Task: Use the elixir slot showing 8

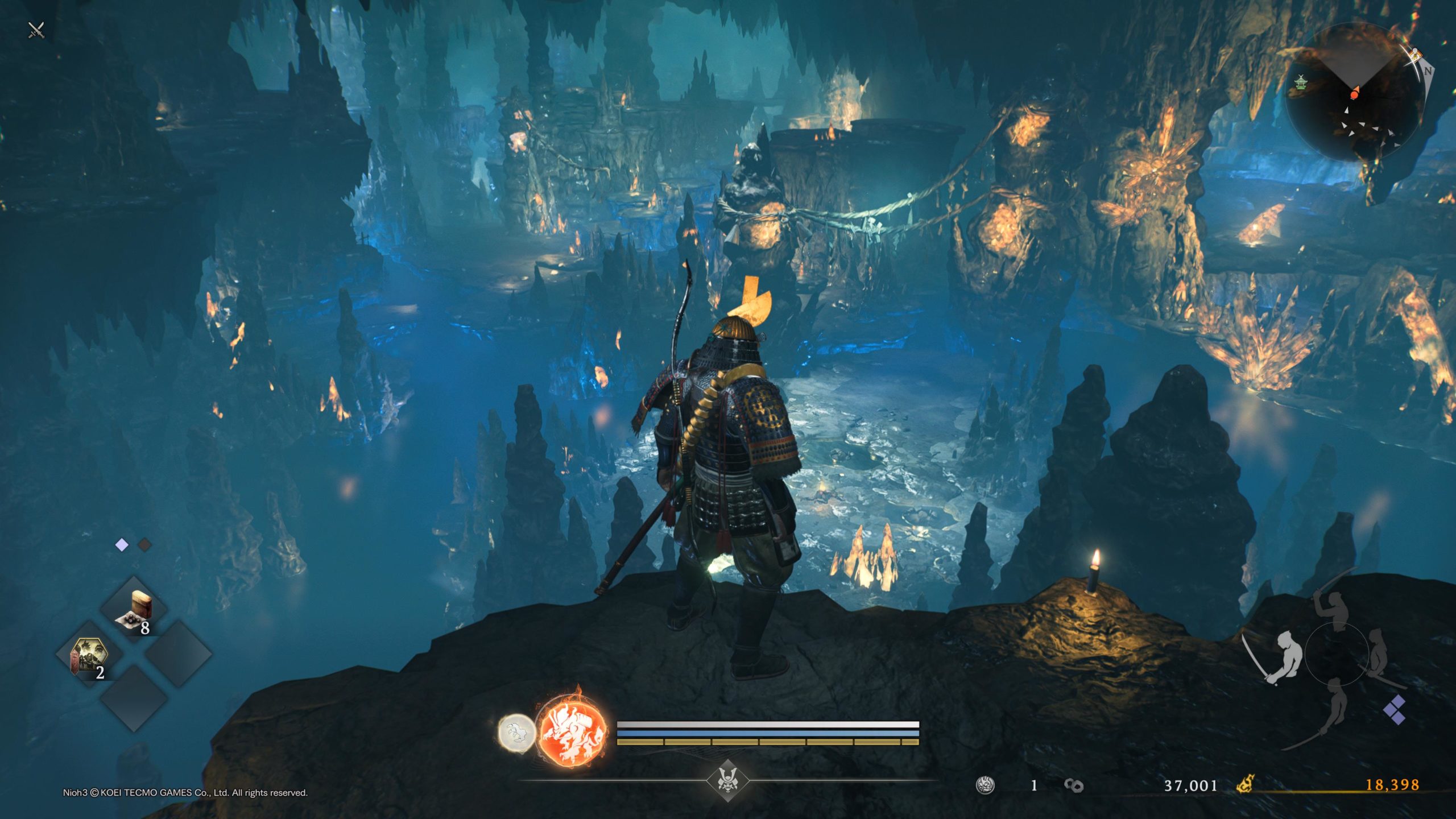Action: pos(134,610)
